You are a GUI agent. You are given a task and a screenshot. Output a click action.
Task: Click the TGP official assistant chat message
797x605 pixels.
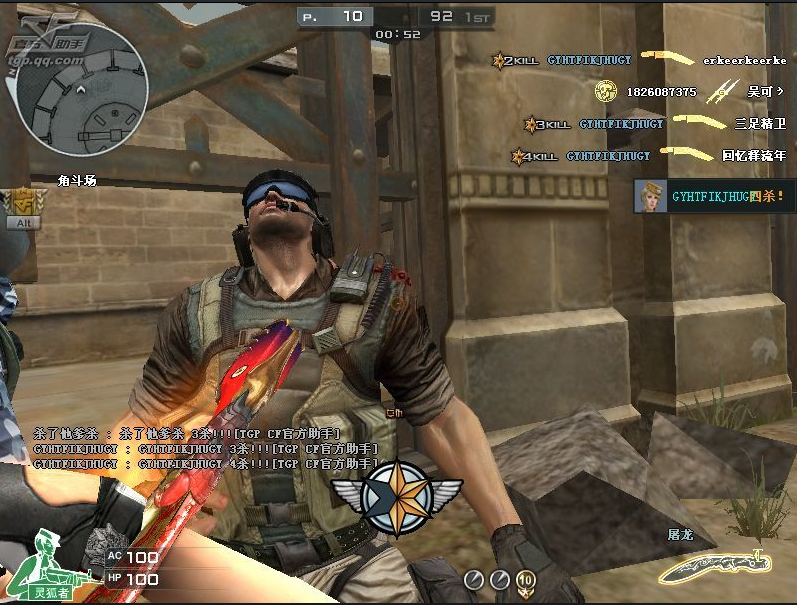pos(205,448)
